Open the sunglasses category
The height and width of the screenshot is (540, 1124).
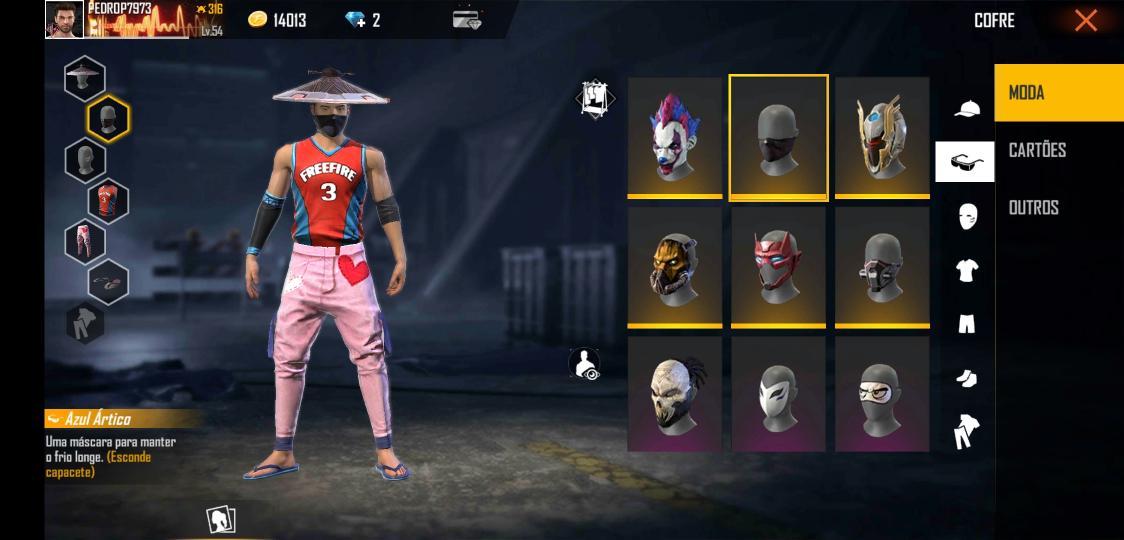click(965, 162)
